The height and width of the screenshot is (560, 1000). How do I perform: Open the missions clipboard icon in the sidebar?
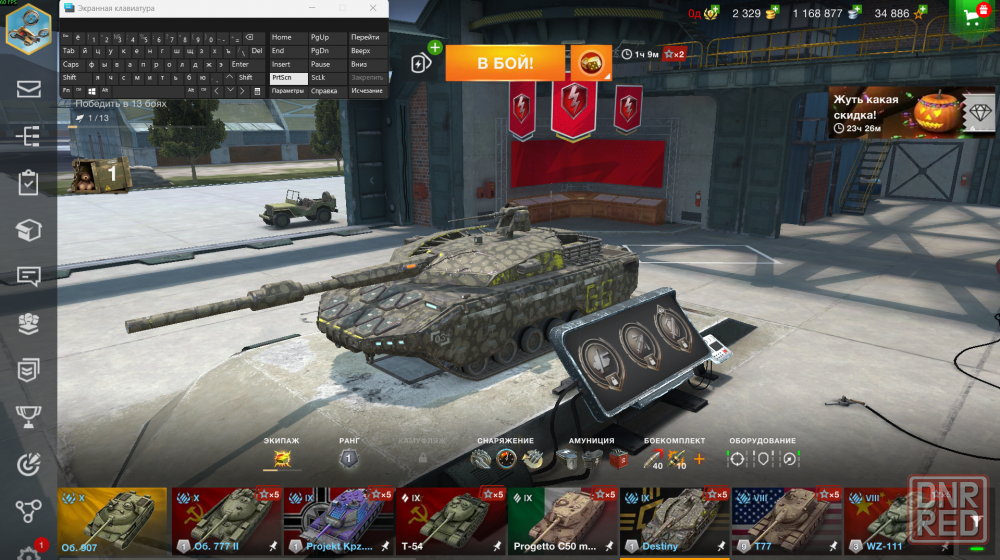[x=28, y=183]
